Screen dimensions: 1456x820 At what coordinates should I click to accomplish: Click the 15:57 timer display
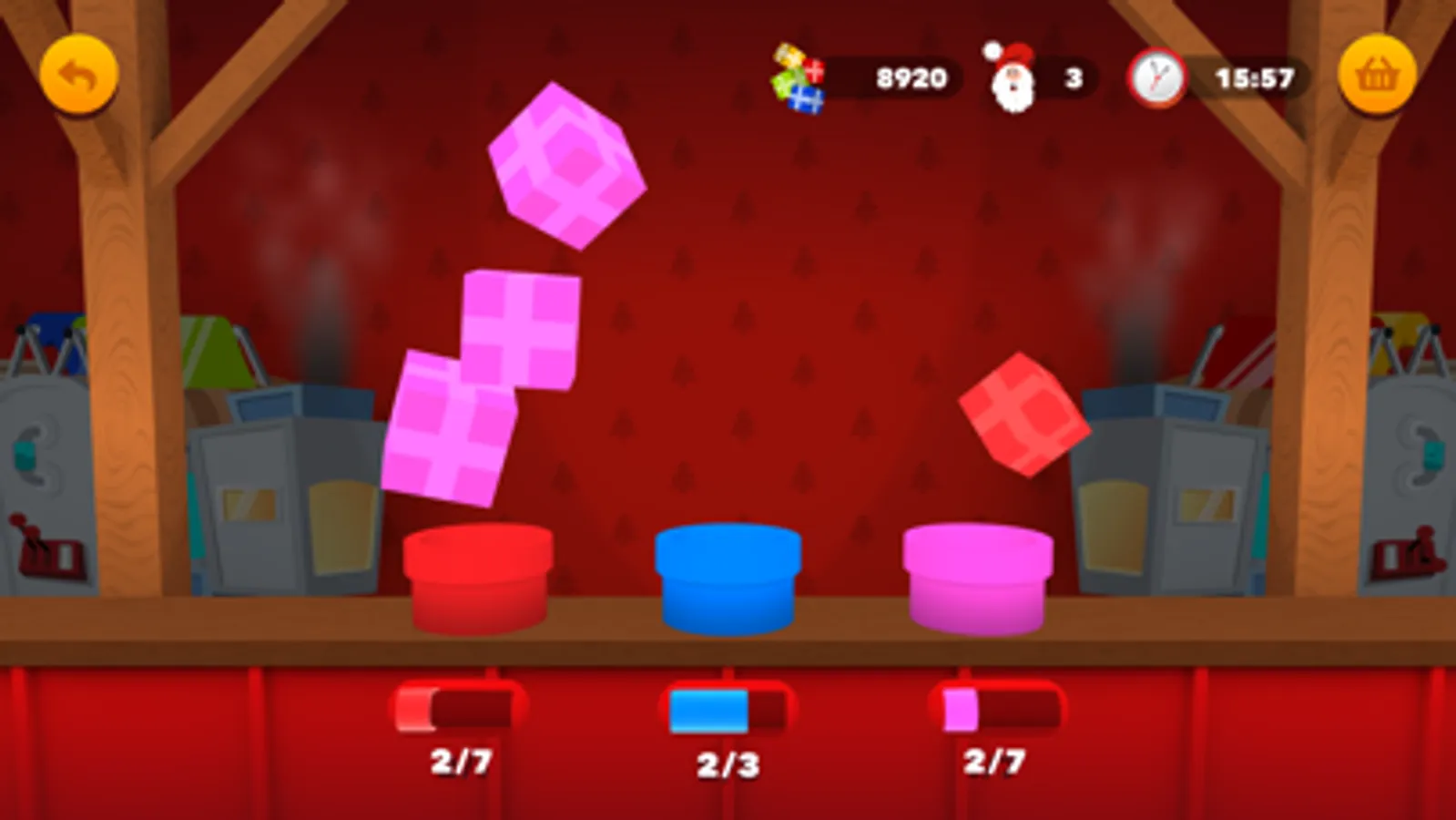(x=1252, y=77)
